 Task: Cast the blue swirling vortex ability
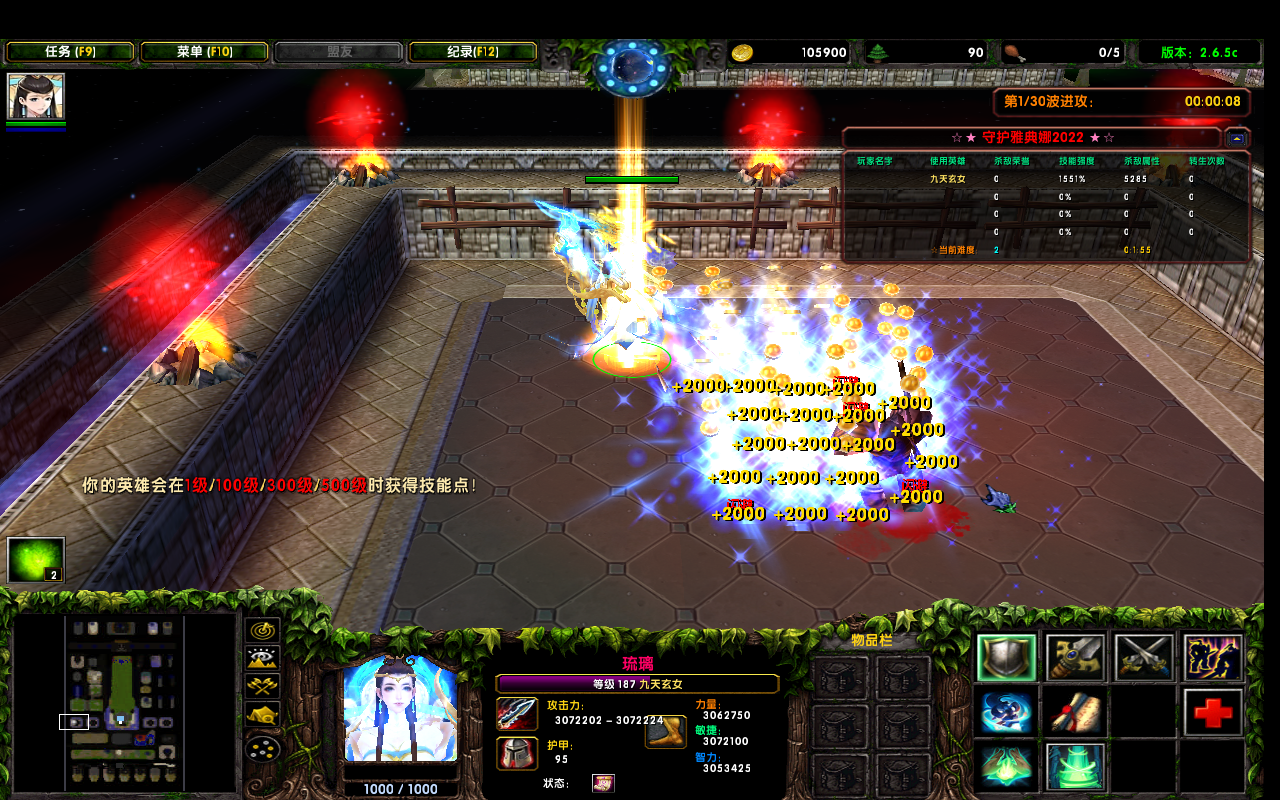coord(1006,713)
